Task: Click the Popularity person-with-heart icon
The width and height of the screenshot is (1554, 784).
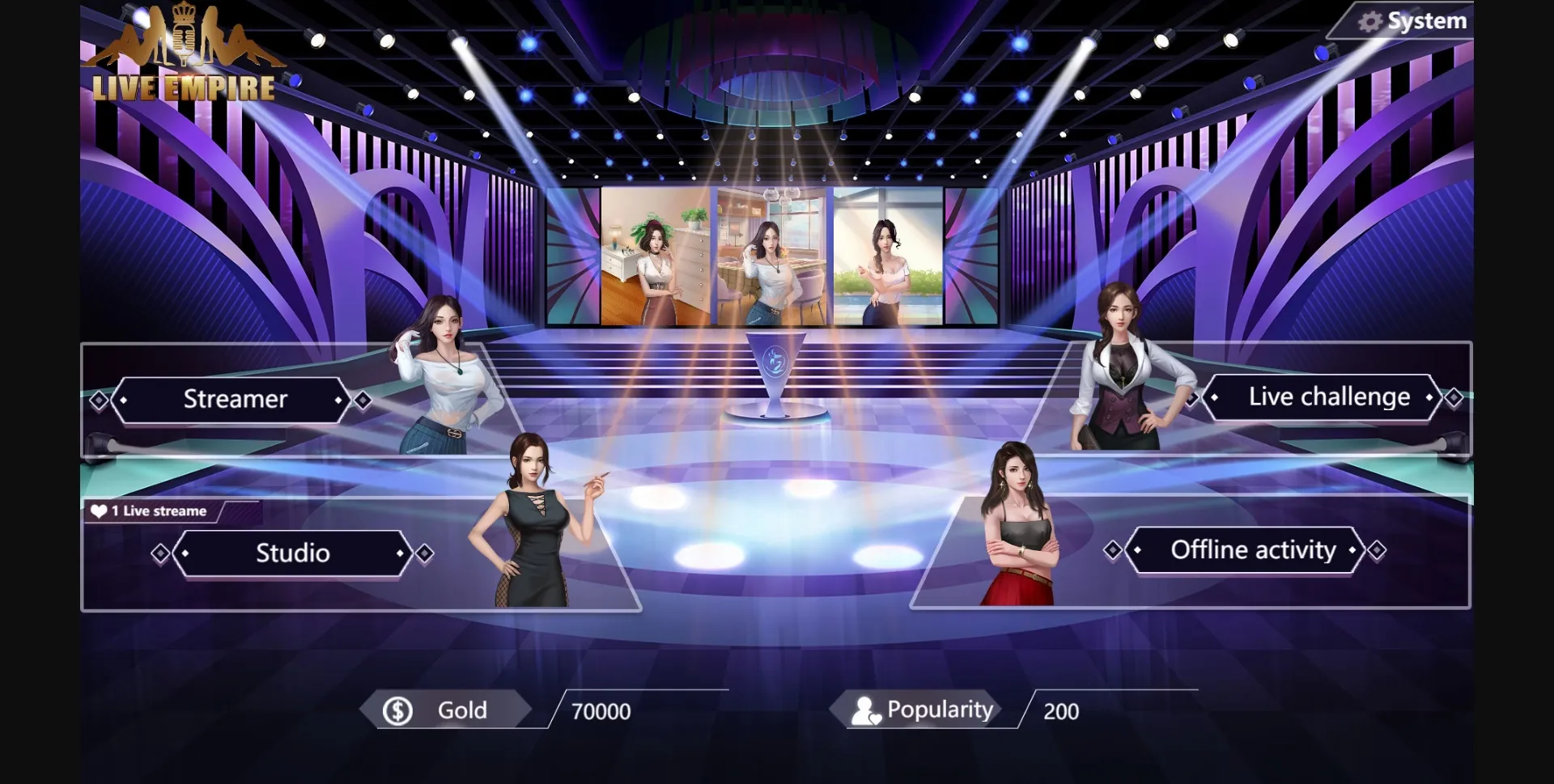Action: [x=865, y=710]
